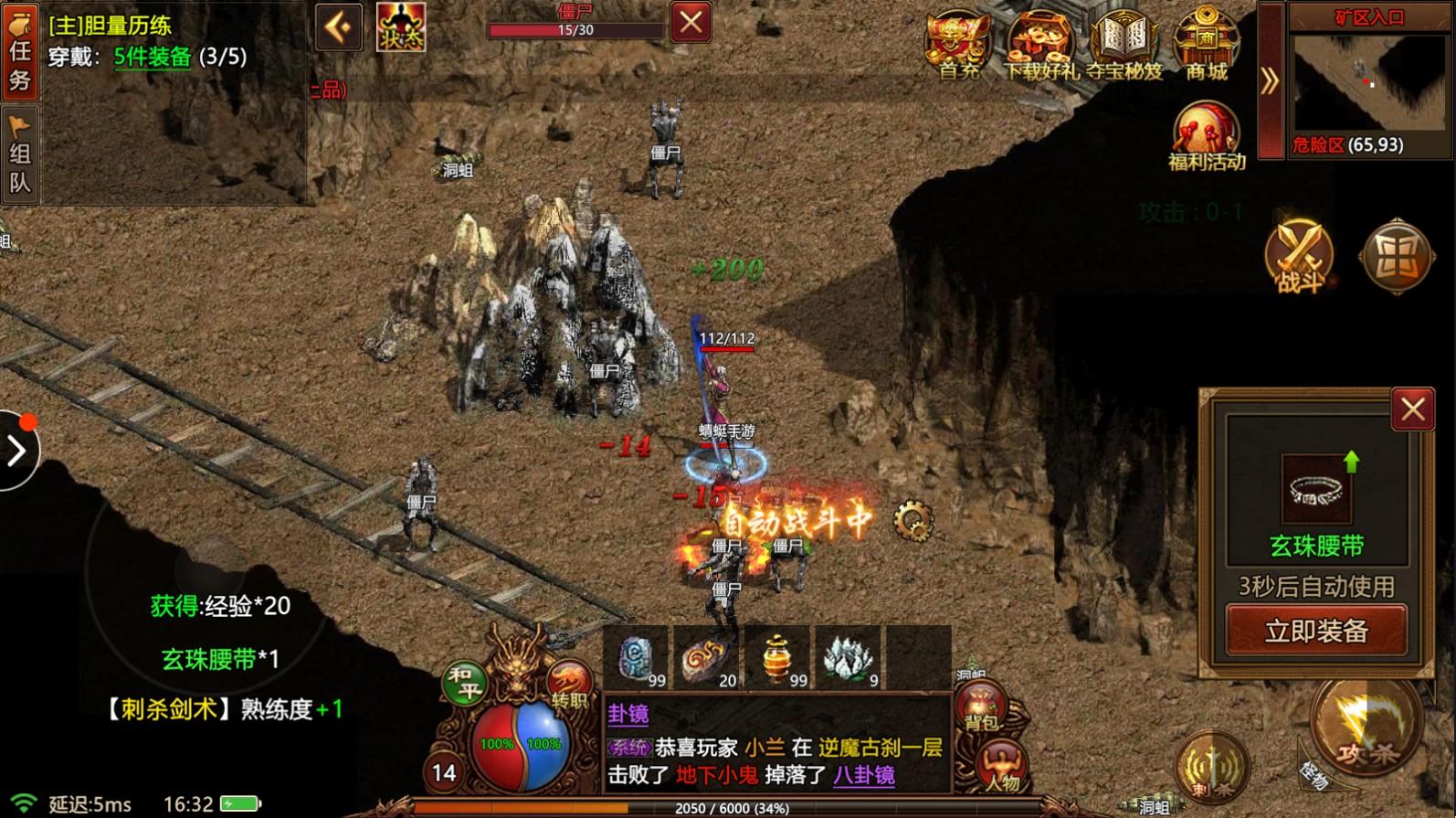Viewport: 1456px width, 818px height.
Task: Switch to the 组队 team tab
Action: pos(19,155)
